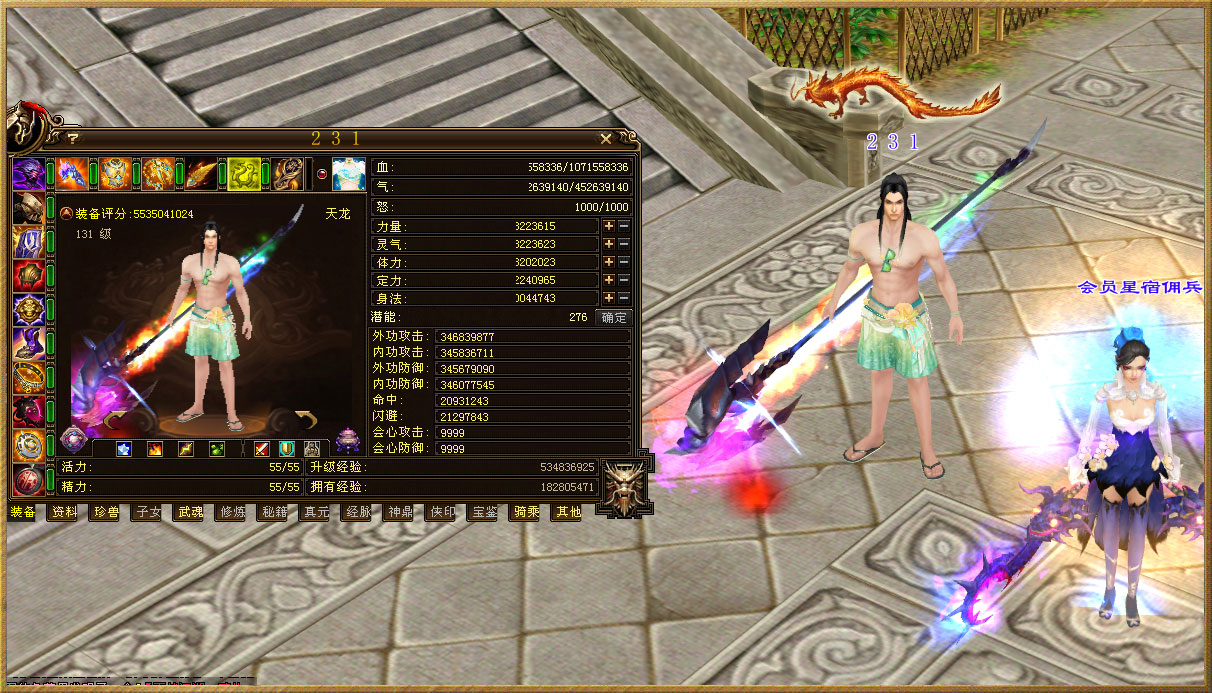The image size is (1212, 693).
Task: Select the golden ring equipment slot
Action: [27, 377]
